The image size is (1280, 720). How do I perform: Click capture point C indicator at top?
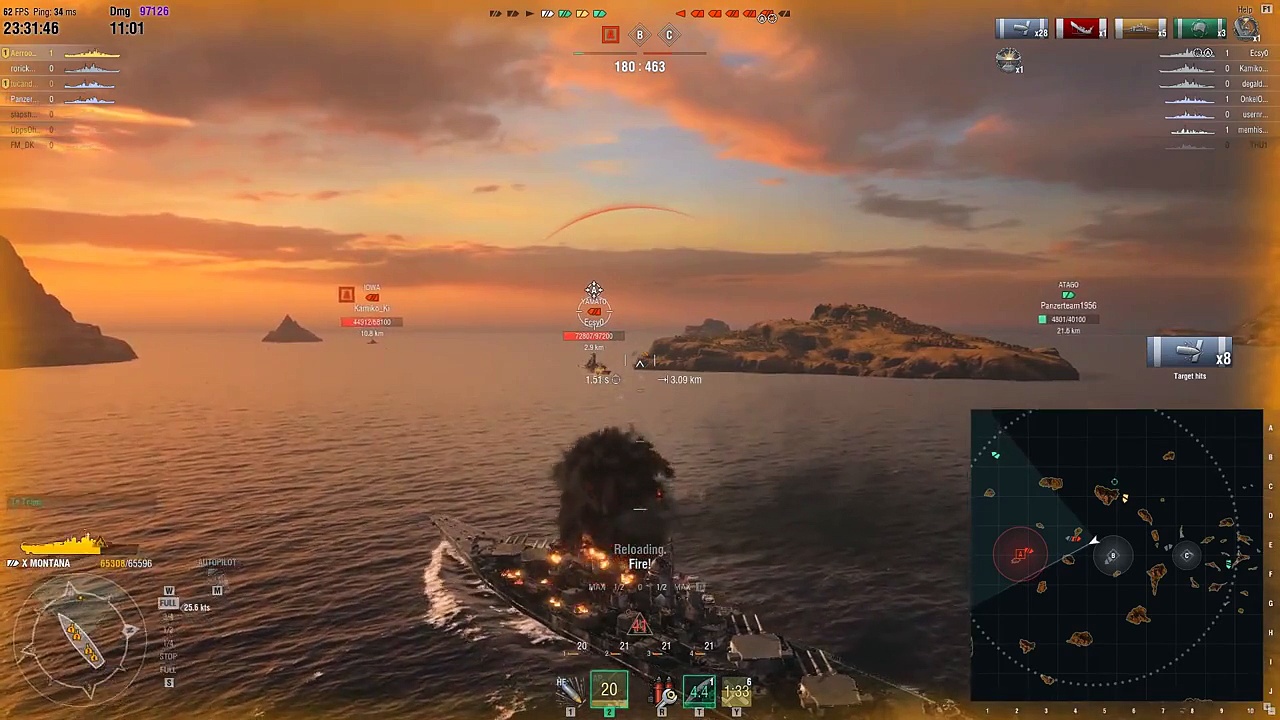pyautogui.click(x=669, y=36)
